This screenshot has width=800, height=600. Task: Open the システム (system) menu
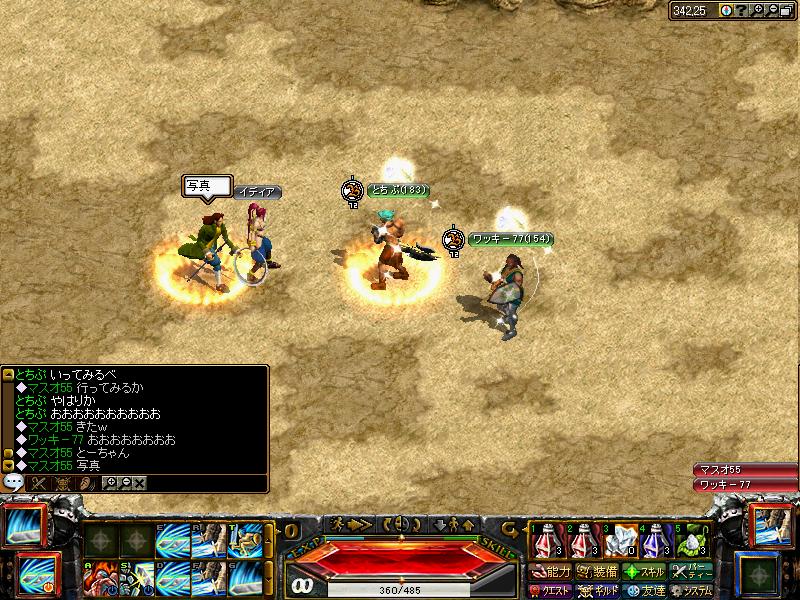(692, 590)
